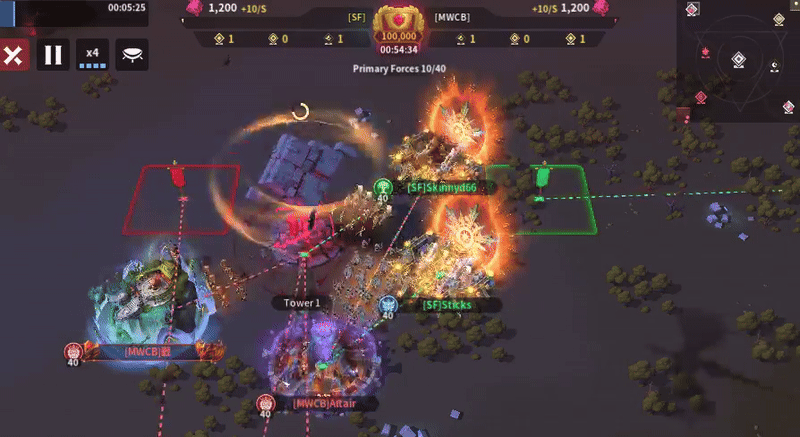
Task: Click the central 100,000 trophy score emblem
Action: [x=399, y=26]
